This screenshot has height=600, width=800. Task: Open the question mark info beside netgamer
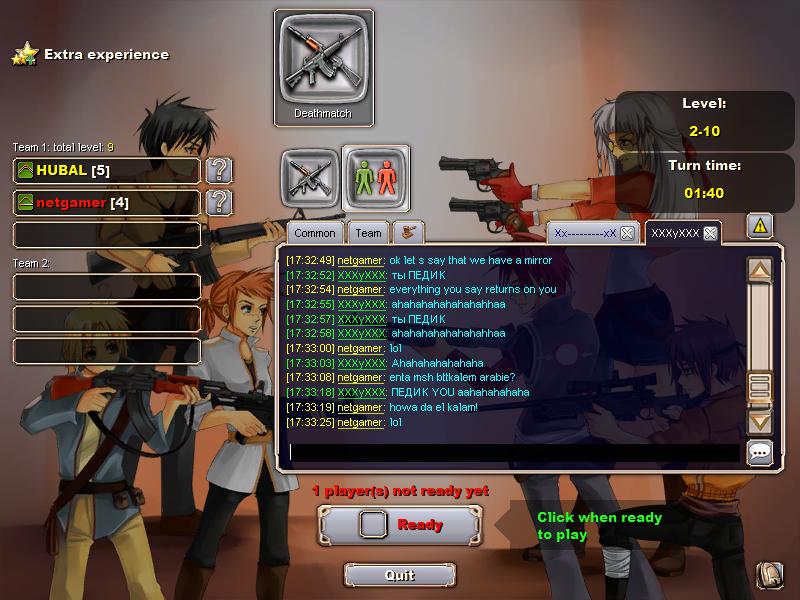pos(219,203)
